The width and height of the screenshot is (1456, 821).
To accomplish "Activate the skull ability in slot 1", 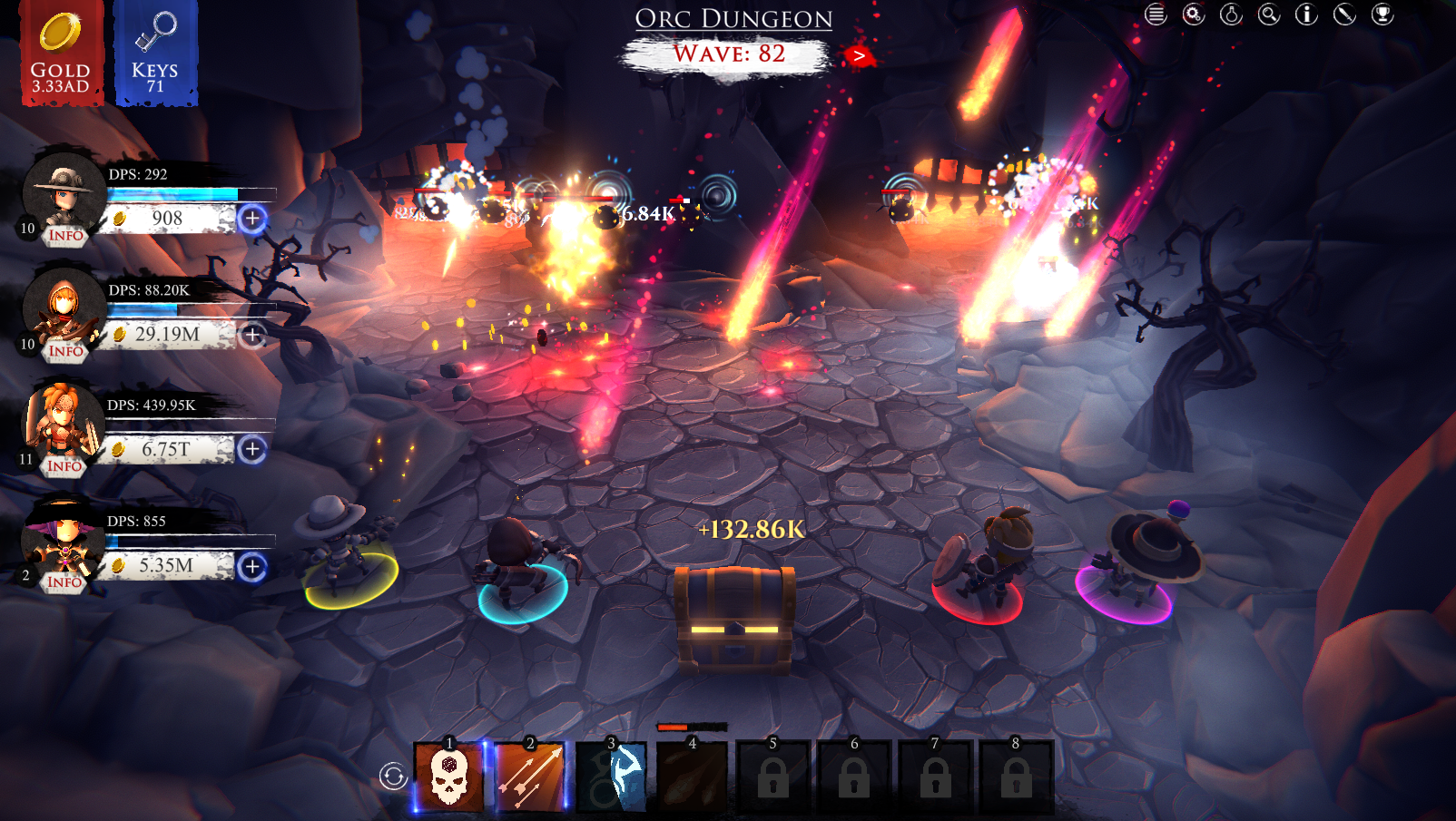I will tap(449, 777).
